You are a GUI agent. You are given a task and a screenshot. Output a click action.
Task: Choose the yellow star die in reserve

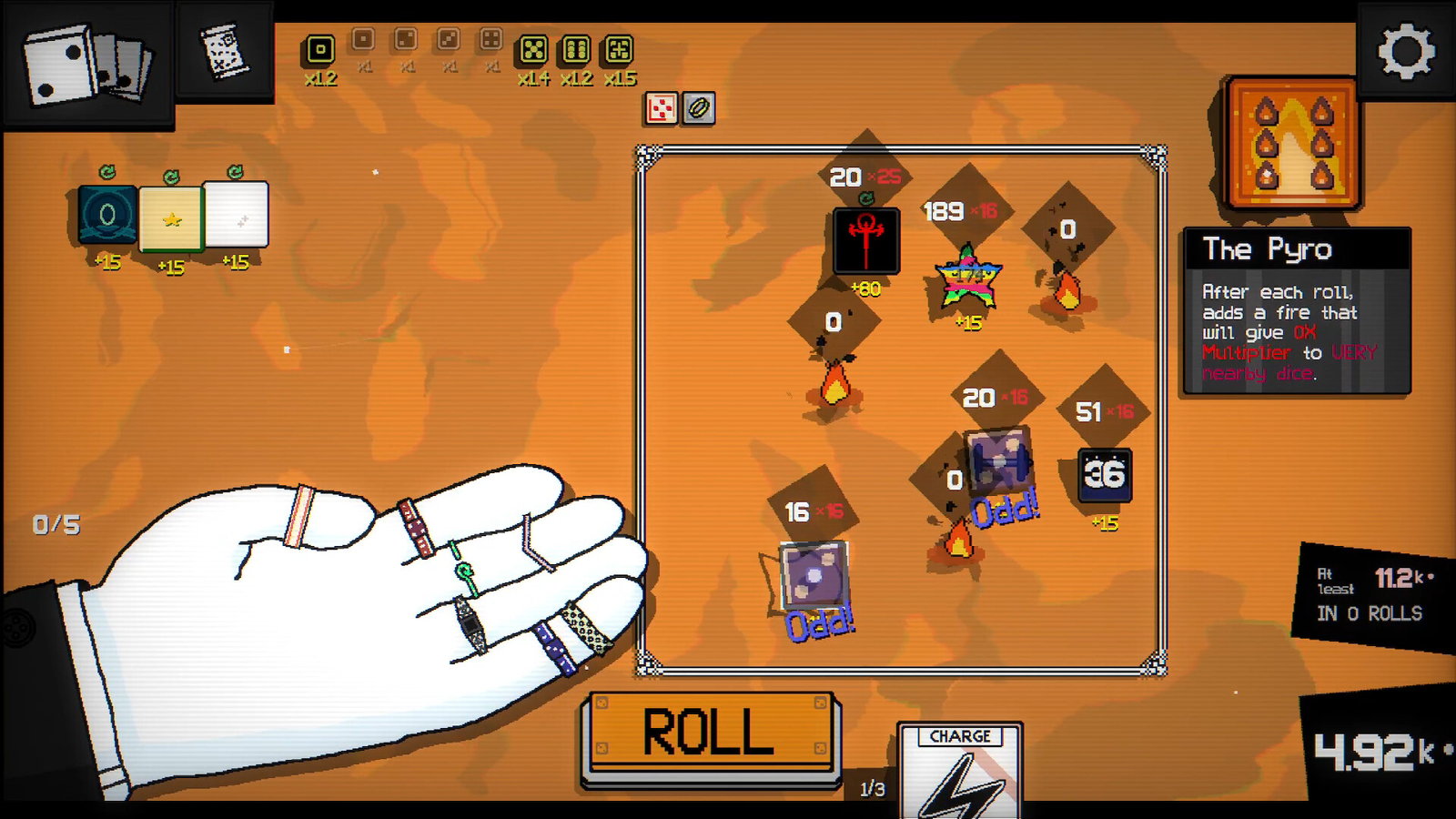click(171, 218)
